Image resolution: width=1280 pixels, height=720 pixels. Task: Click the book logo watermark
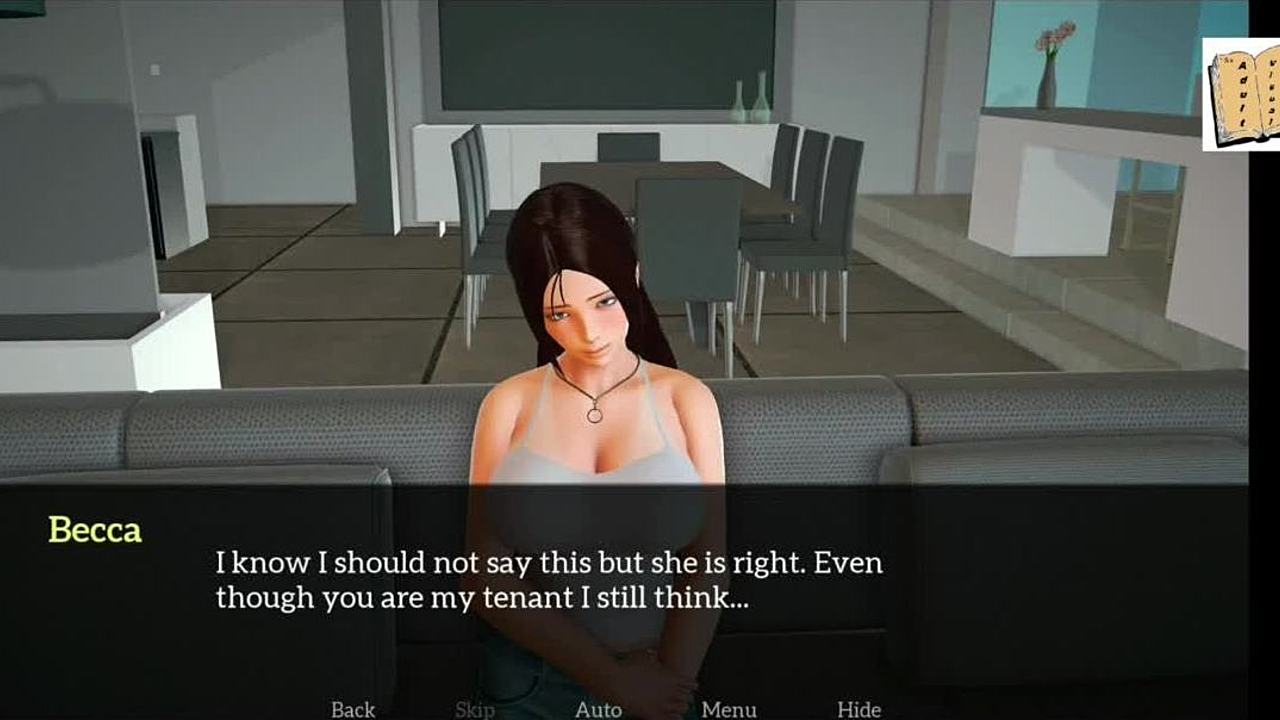(1241, 95)
